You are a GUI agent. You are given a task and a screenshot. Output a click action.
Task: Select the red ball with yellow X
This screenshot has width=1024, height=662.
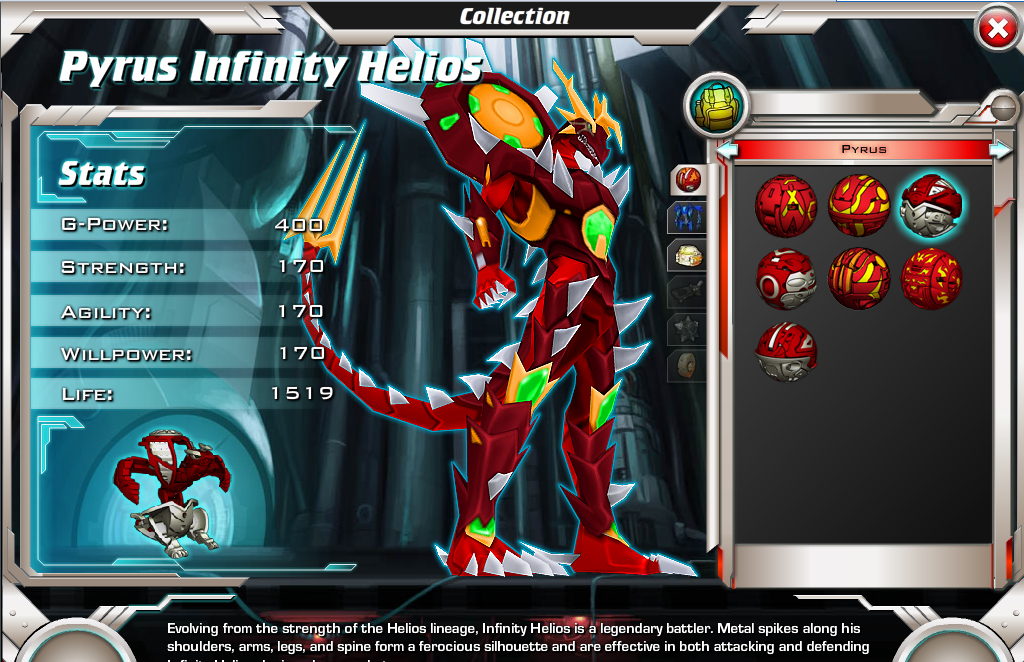coord(786,205)
